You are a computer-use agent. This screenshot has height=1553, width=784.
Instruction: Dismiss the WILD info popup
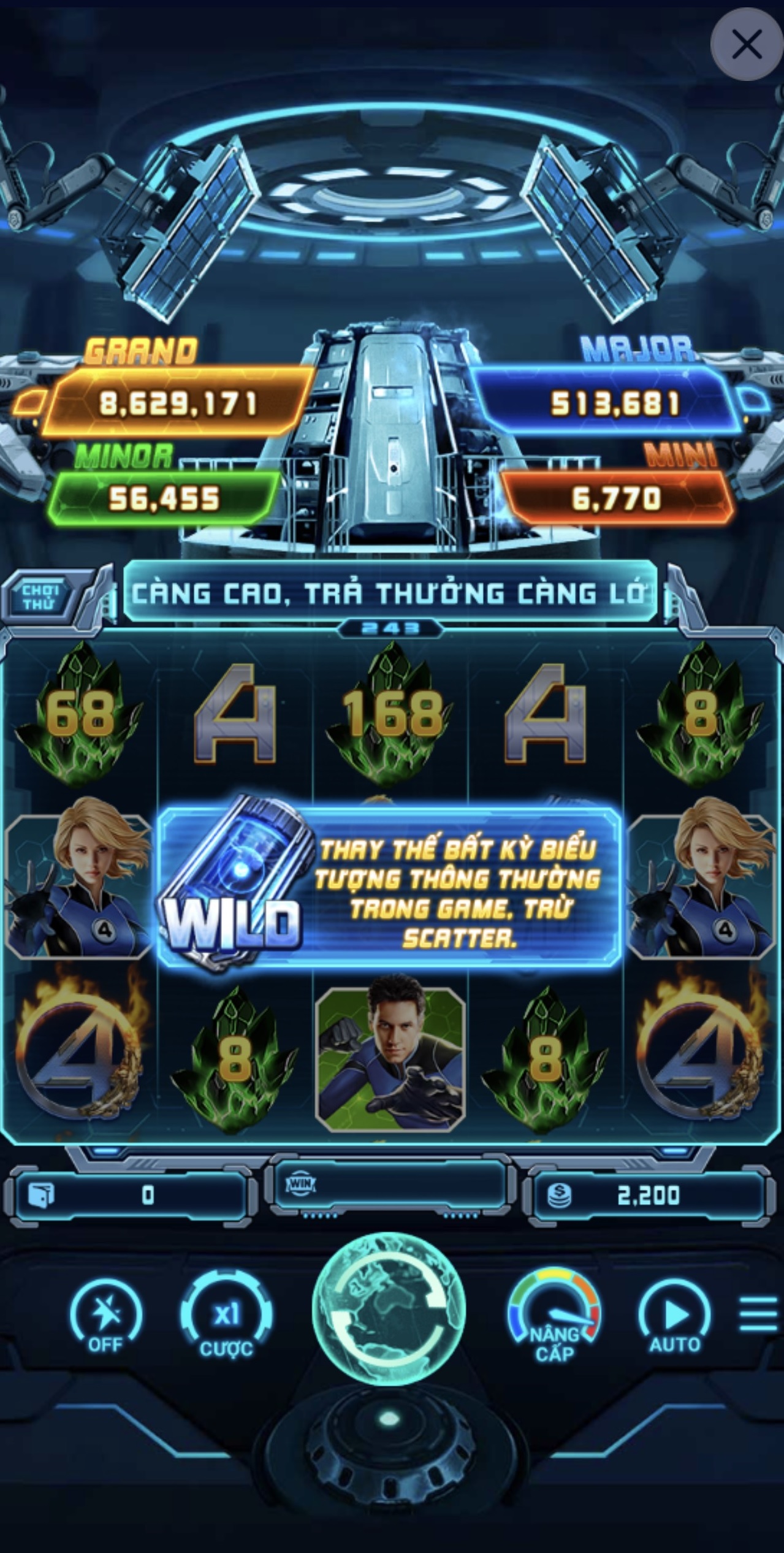(x=390, y=888)
